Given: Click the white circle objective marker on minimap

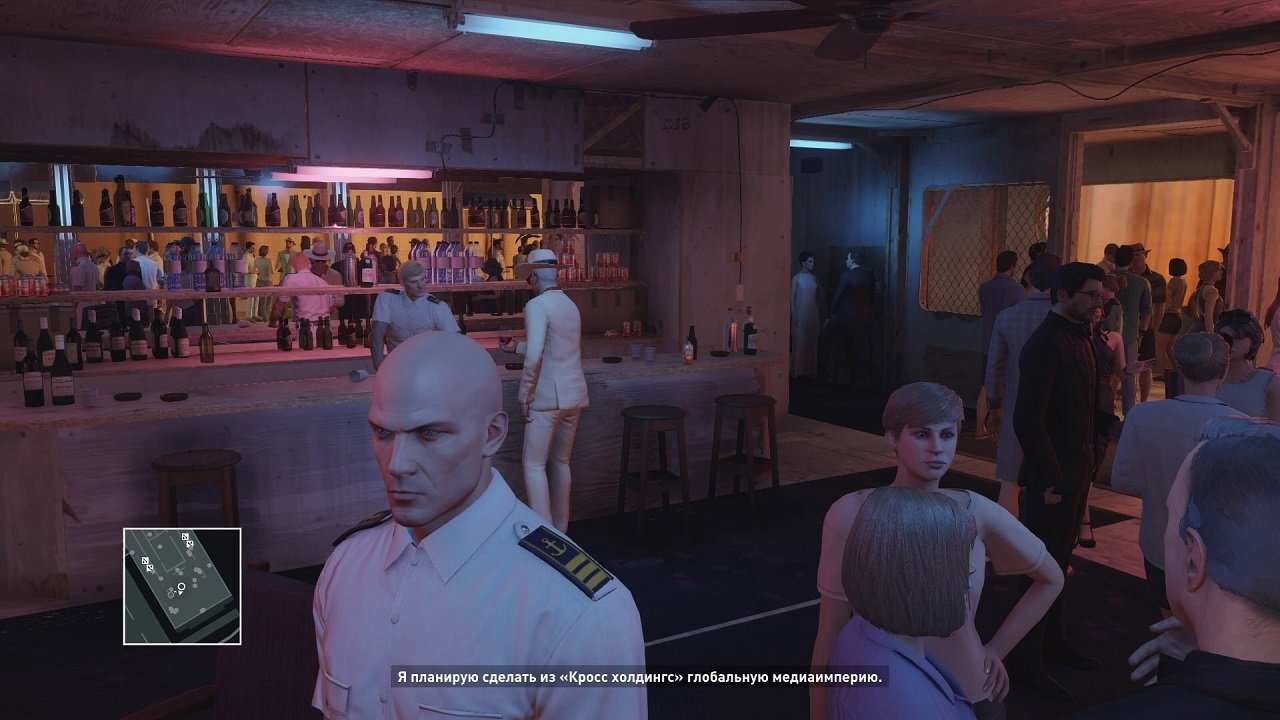Looking at the screenshot, I should click(x=181, y=586).
